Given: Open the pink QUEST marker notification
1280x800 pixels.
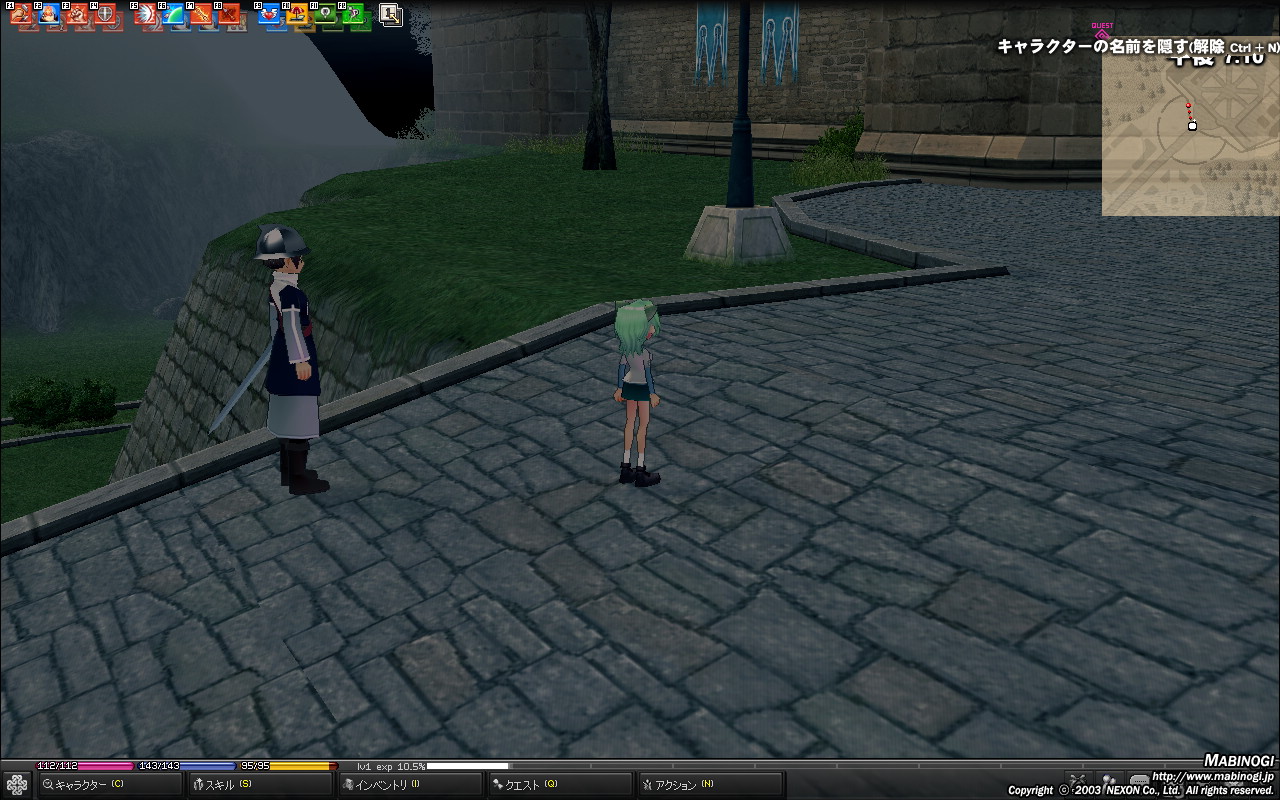Looking at the screenshot, I should pyautogui.click(x=1102, y=32).
